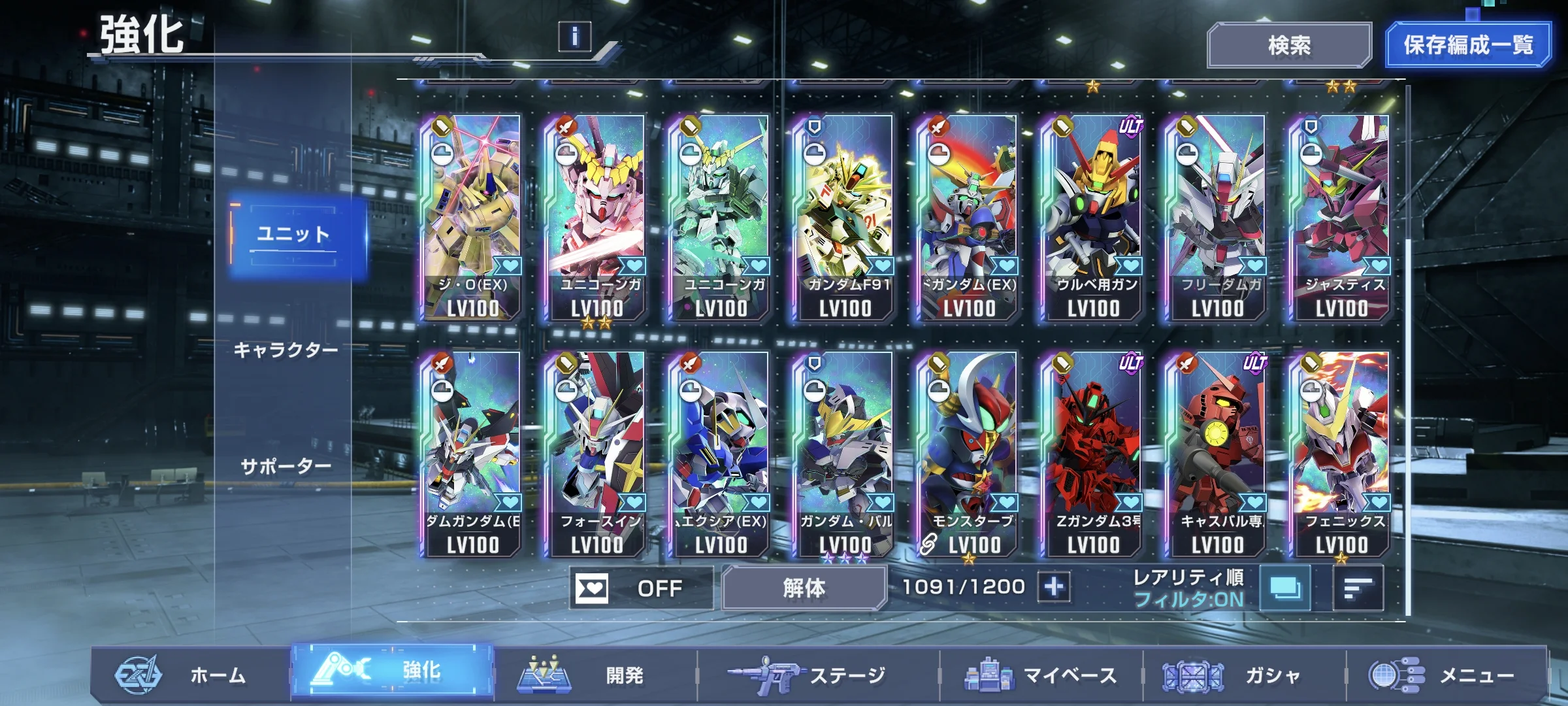Select the Zガンダム3号 red unit card
Screen dimensions: 1568x706
(1092, 454)
